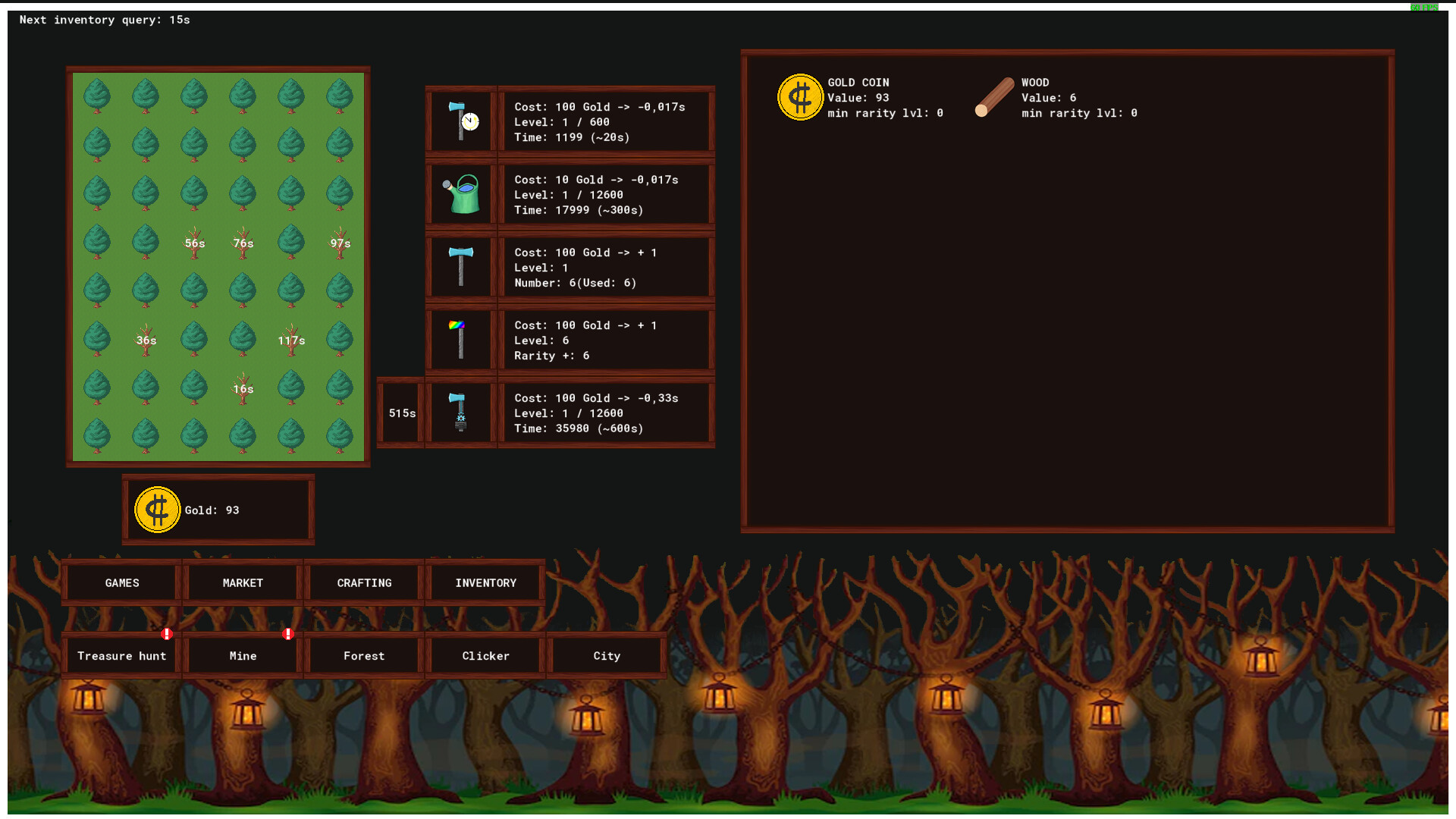Click the exclamation badge above Treasure hunt
1456x819 pixels.
coord(168,633)
